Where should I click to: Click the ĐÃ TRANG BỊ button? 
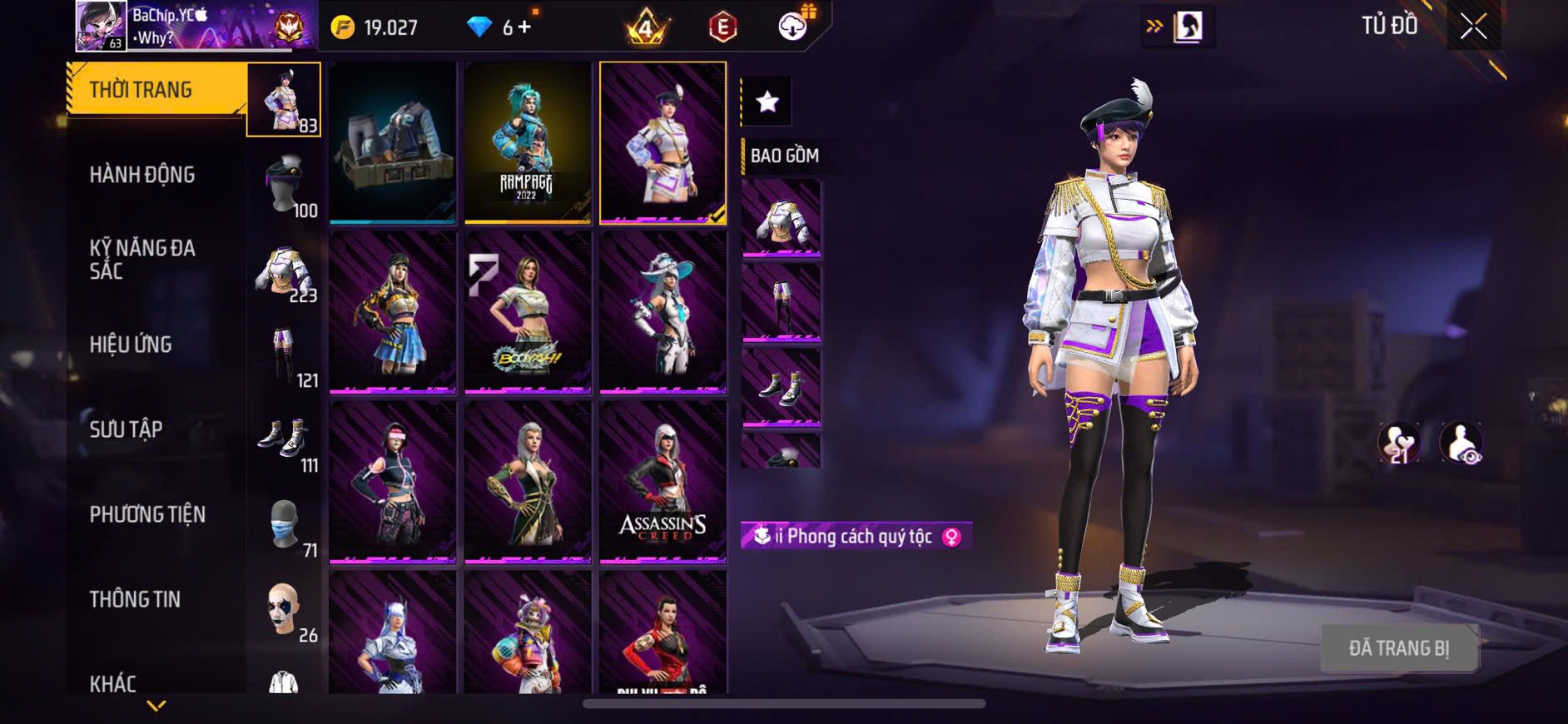1399,648
